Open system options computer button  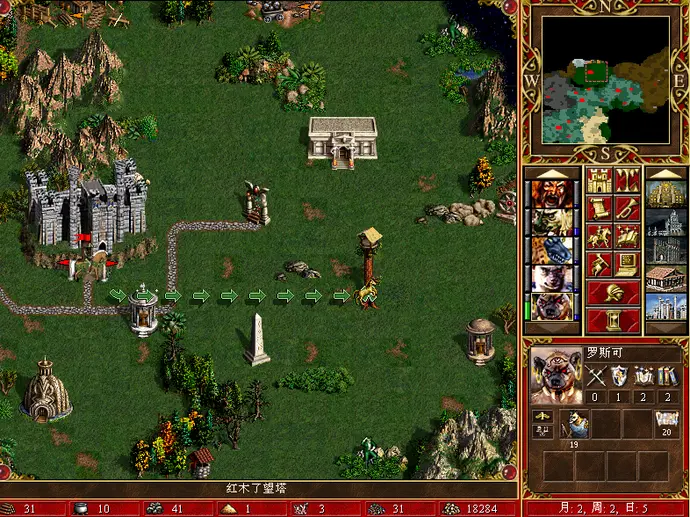(628, 264)
